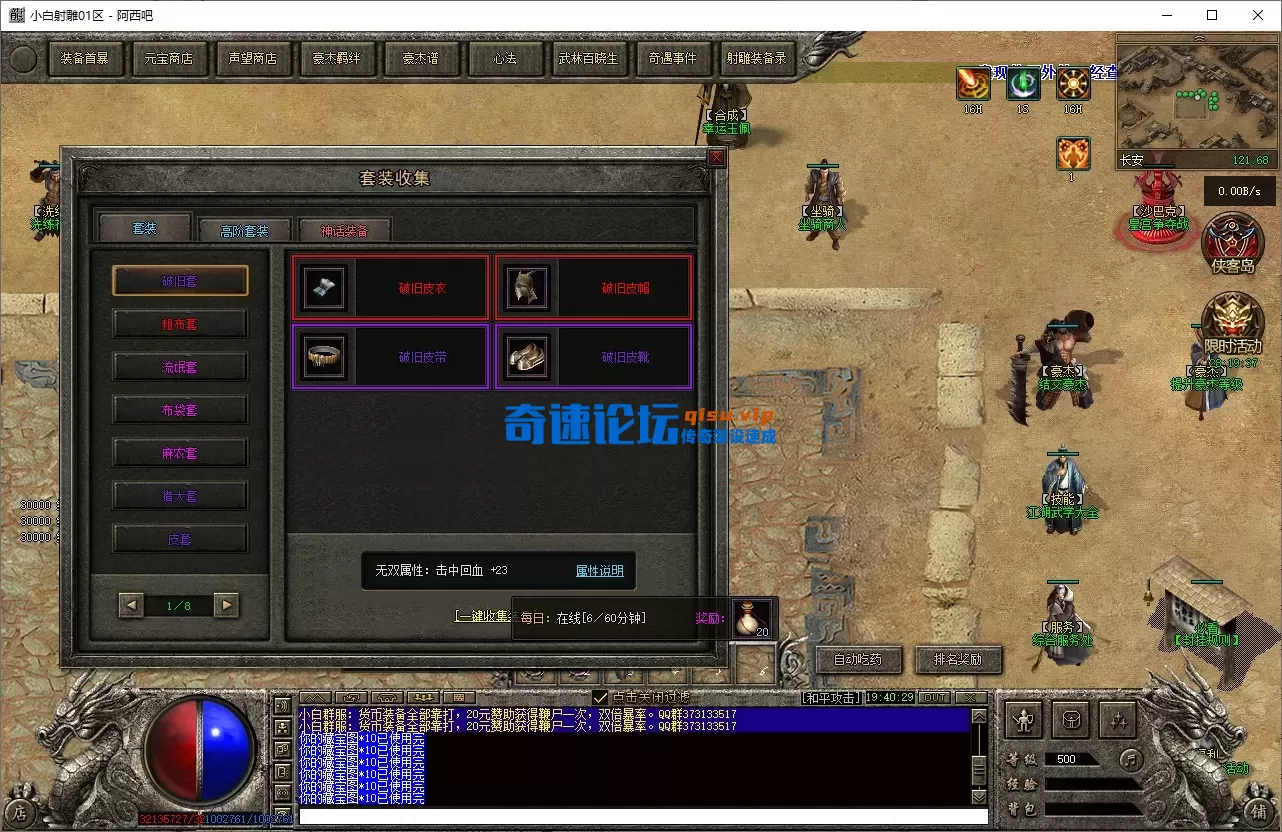Screen dimensions: 1282x832
Task: Open the 侠客岛 badge icon on right
Action: [1232, 243]
